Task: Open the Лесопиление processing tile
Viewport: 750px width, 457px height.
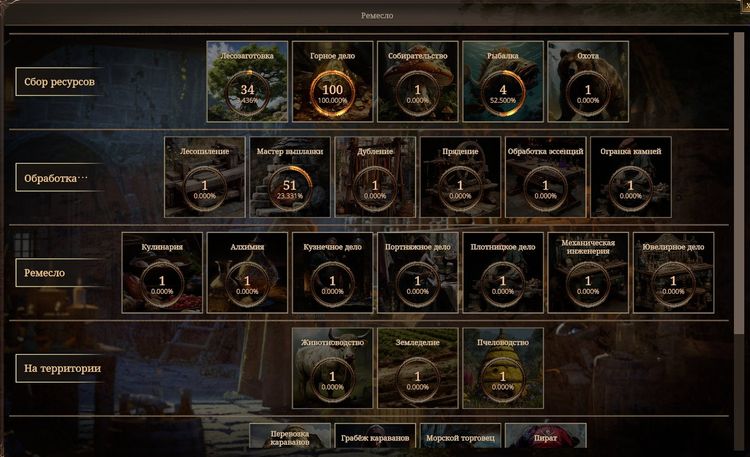Action: [x=205, y=177]
